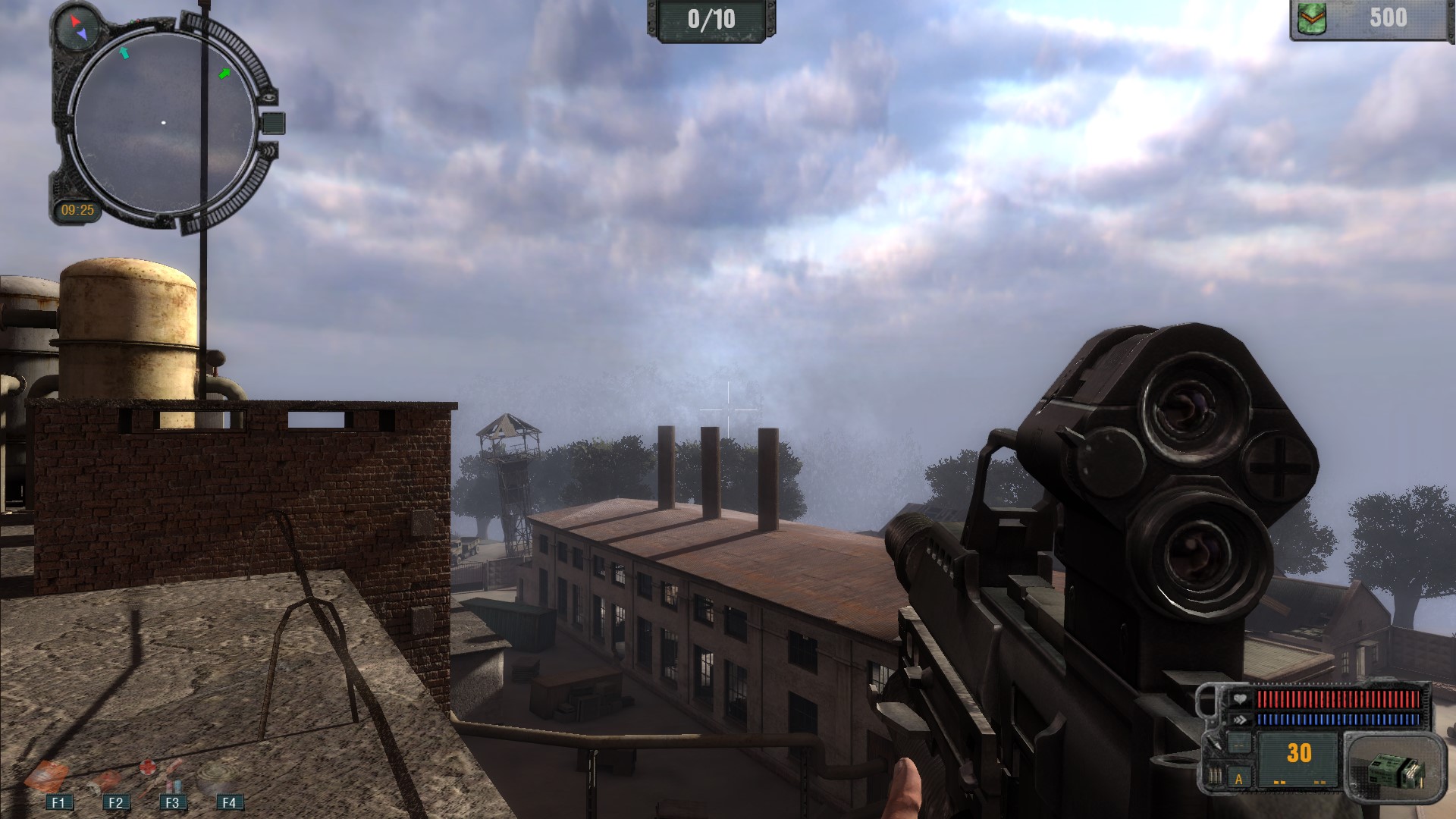Click the rank chevron badge next to 500
This screenshot has width=1456, height=819.
pos(1313,19)
